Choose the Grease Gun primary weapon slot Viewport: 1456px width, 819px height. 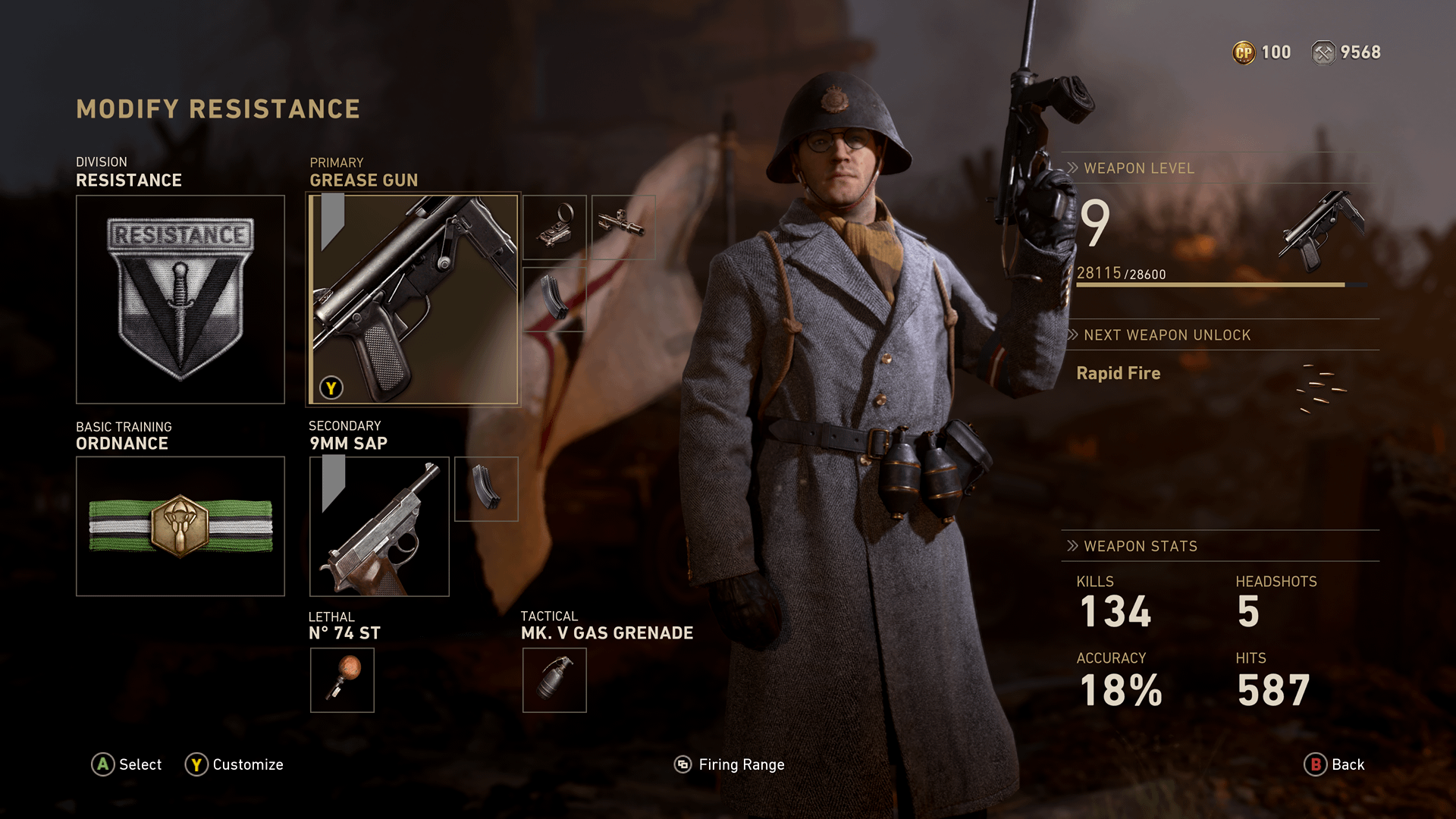[413, 300]
